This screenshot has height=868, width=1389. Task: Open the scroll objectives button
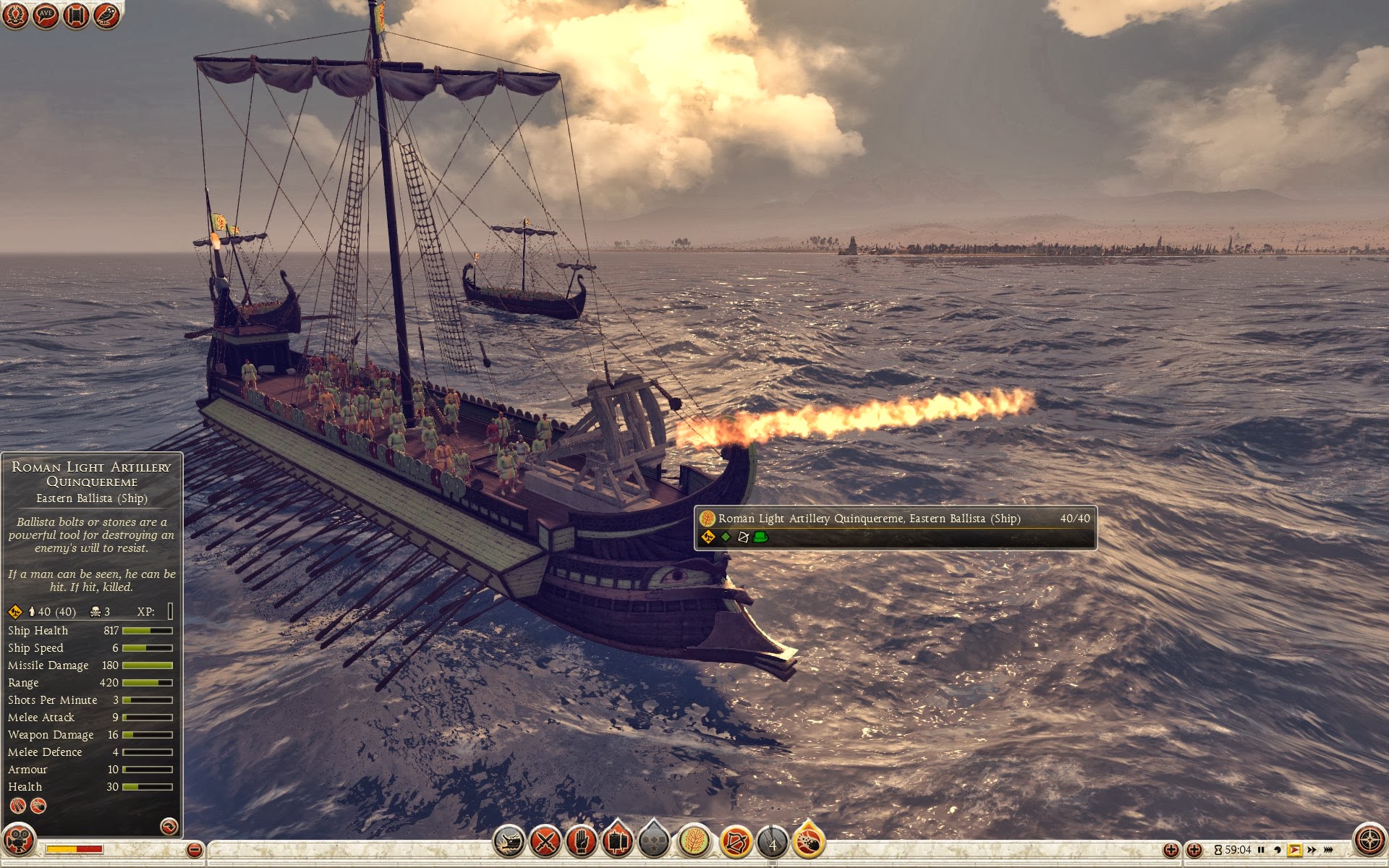(76, 15)
